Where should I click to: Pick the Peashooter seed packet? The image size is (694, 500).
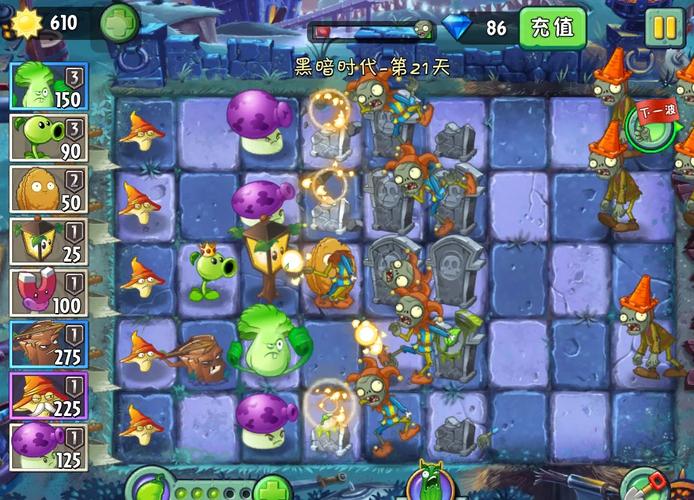click(48, 137)
